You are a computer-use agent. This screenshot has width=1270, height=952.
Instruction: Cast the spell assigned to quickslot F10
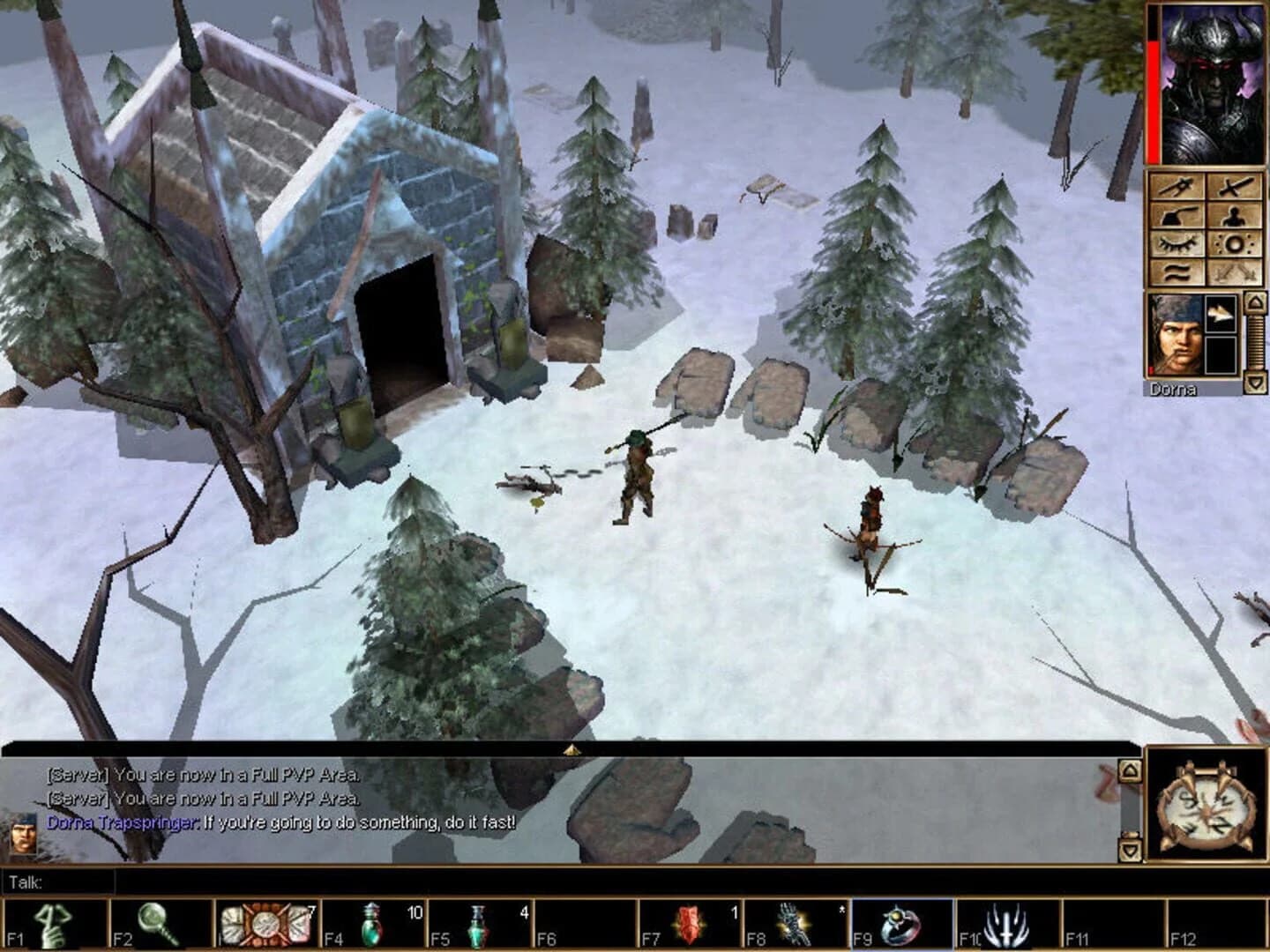coord(1005,922)
